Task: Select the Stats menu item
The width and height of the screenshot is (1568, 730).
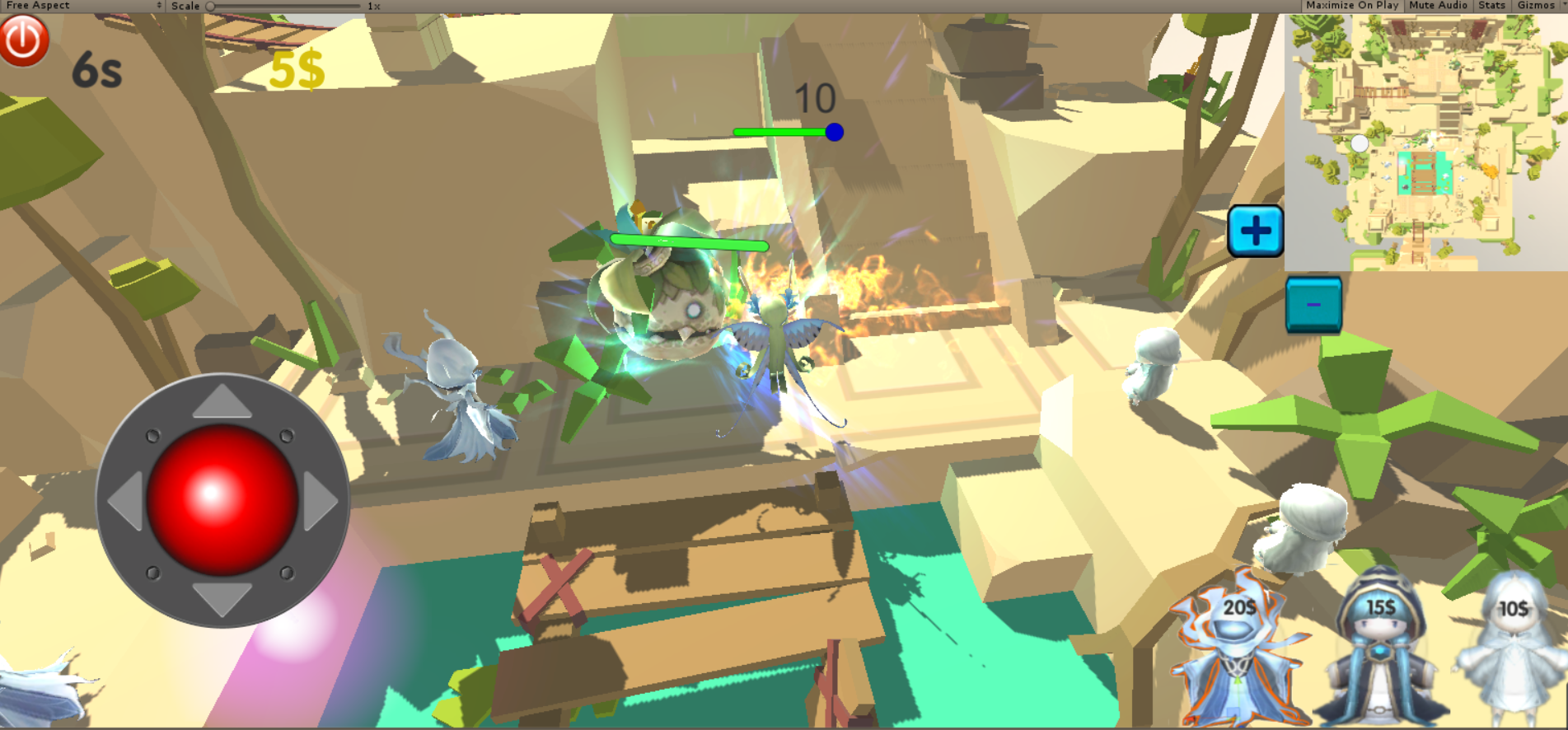Action: click(x=1491, y=6)
